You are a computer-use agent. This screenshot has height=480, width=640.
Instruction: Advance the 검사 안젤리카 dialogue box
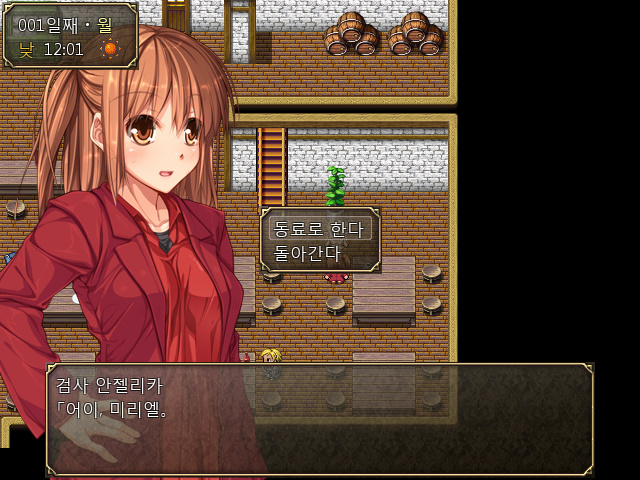tap(320, 418)
